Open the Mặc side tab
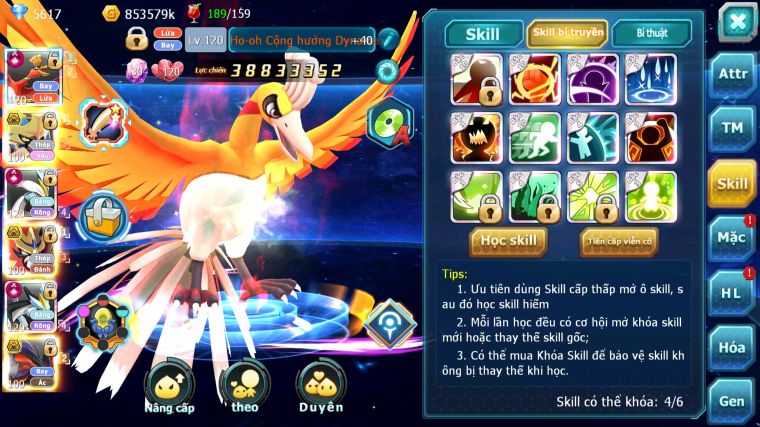 733,238
